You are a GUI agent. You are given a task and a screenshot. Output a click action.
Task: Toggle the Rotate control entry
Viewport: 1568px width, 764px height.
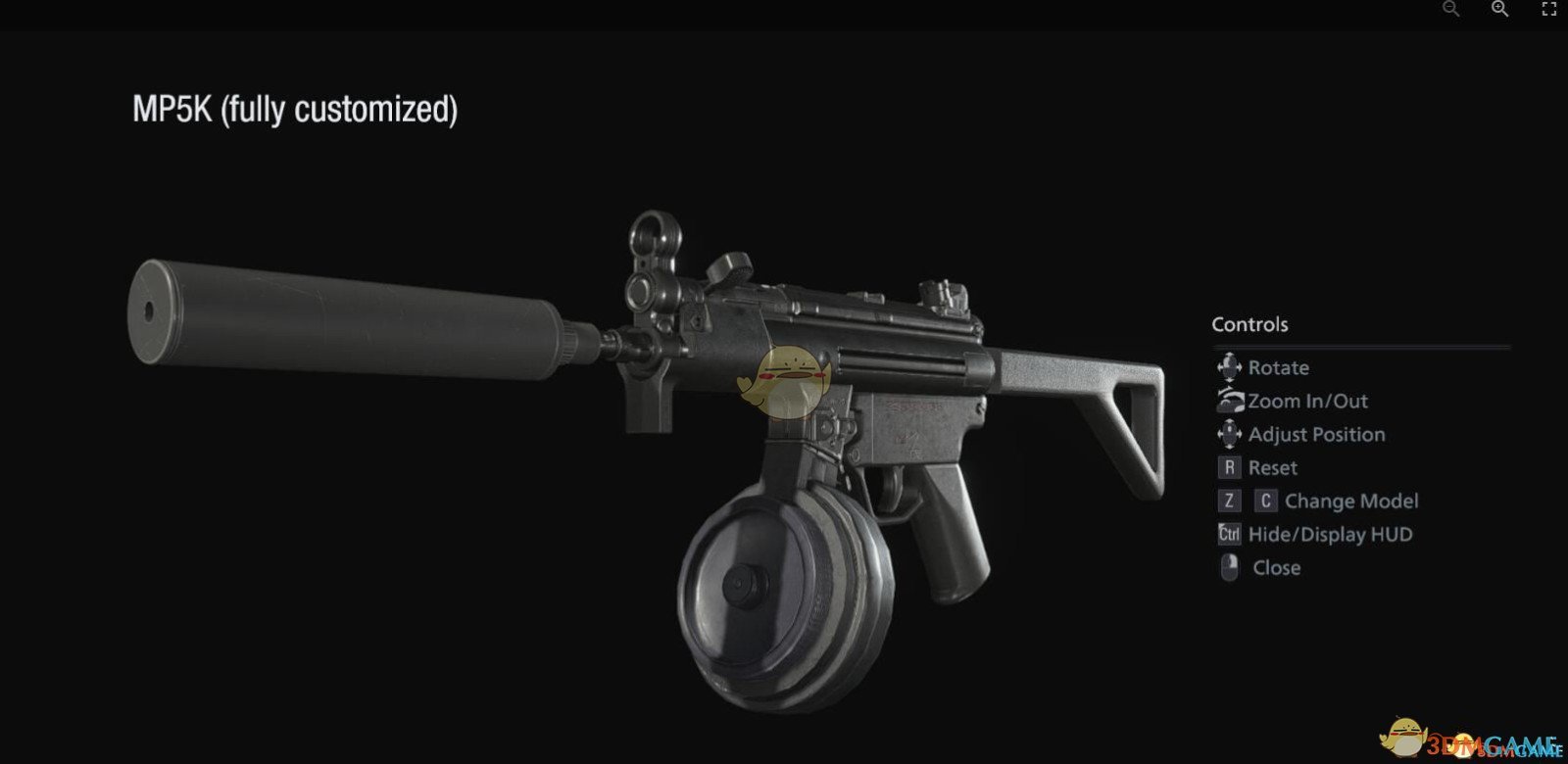pos(1279,367)
